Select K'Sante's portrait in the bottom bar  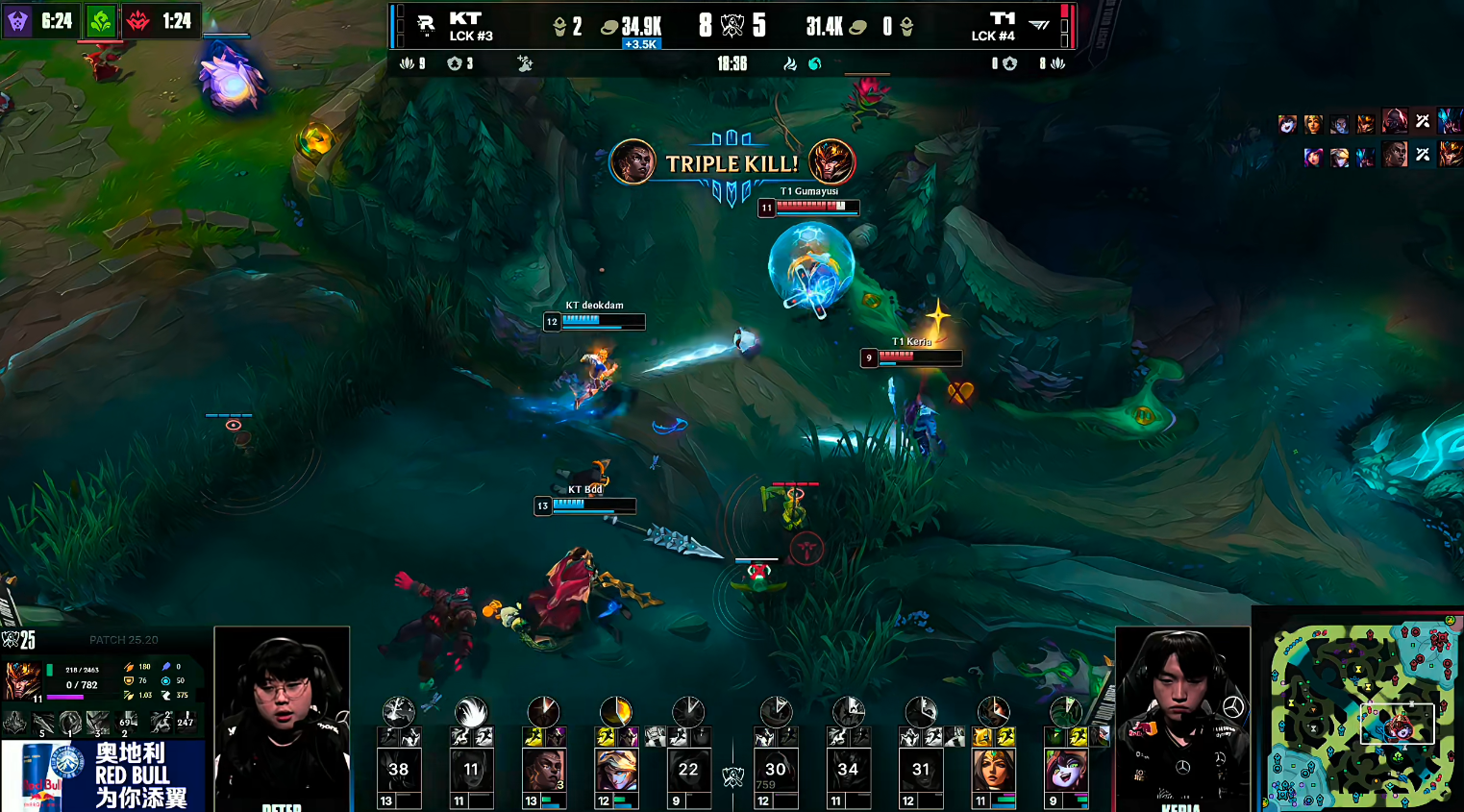(543, 770)
